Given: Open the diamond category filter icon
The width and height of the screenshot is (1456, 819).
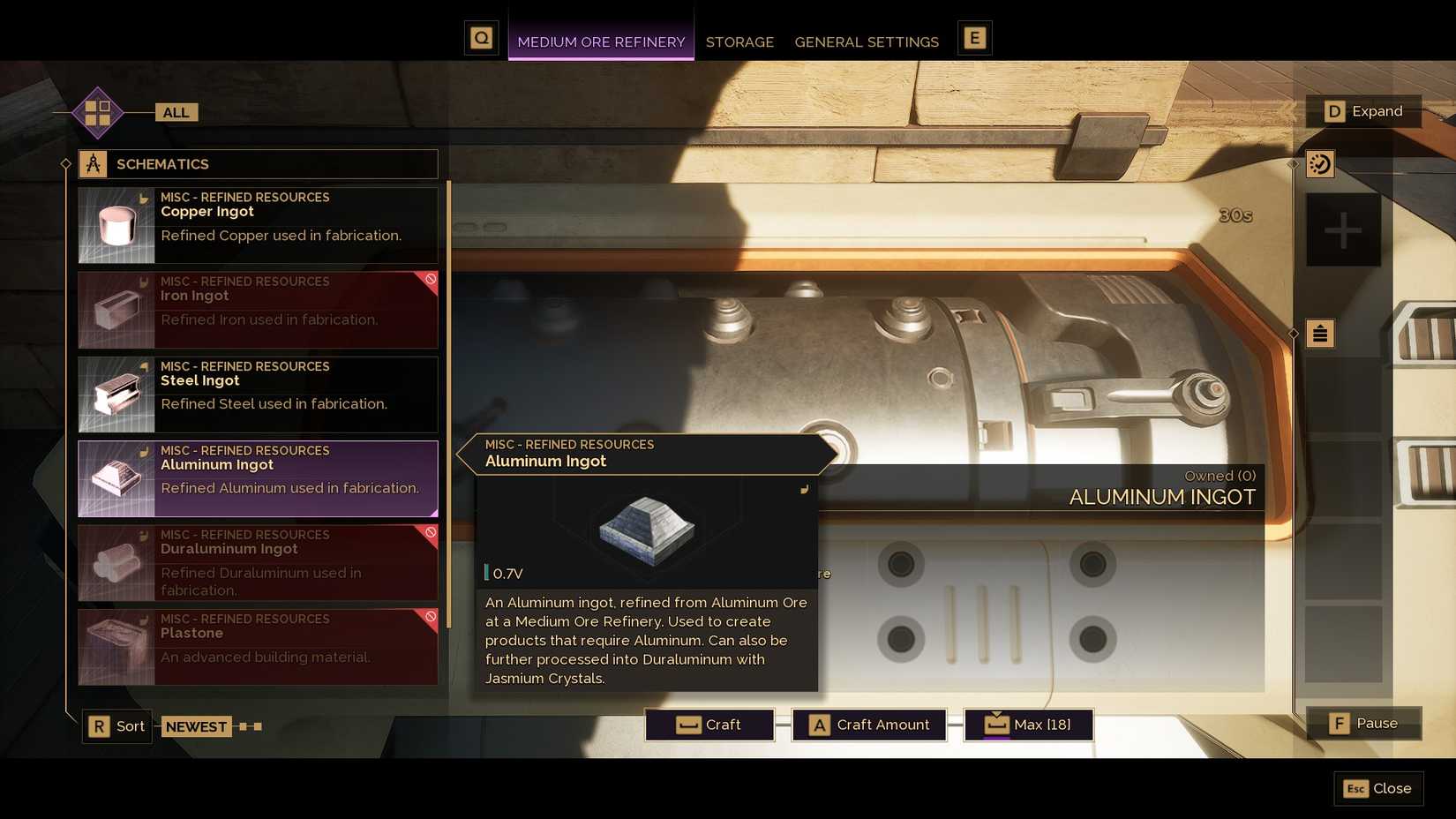Looking at the screenshot, I should point(97,112).
